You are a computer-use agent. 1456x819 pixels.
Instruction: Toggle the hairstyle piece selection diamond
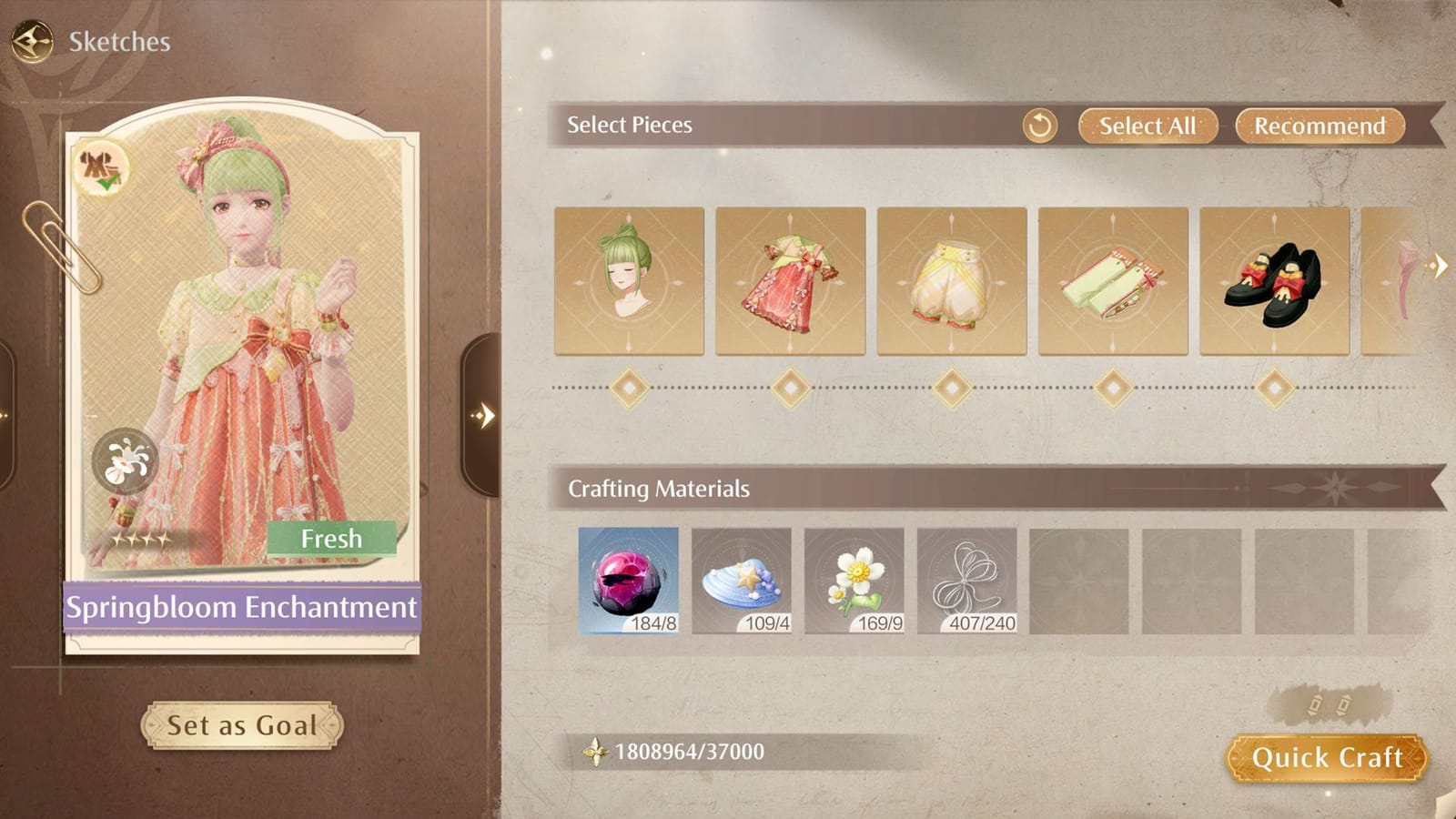[627, 388]
